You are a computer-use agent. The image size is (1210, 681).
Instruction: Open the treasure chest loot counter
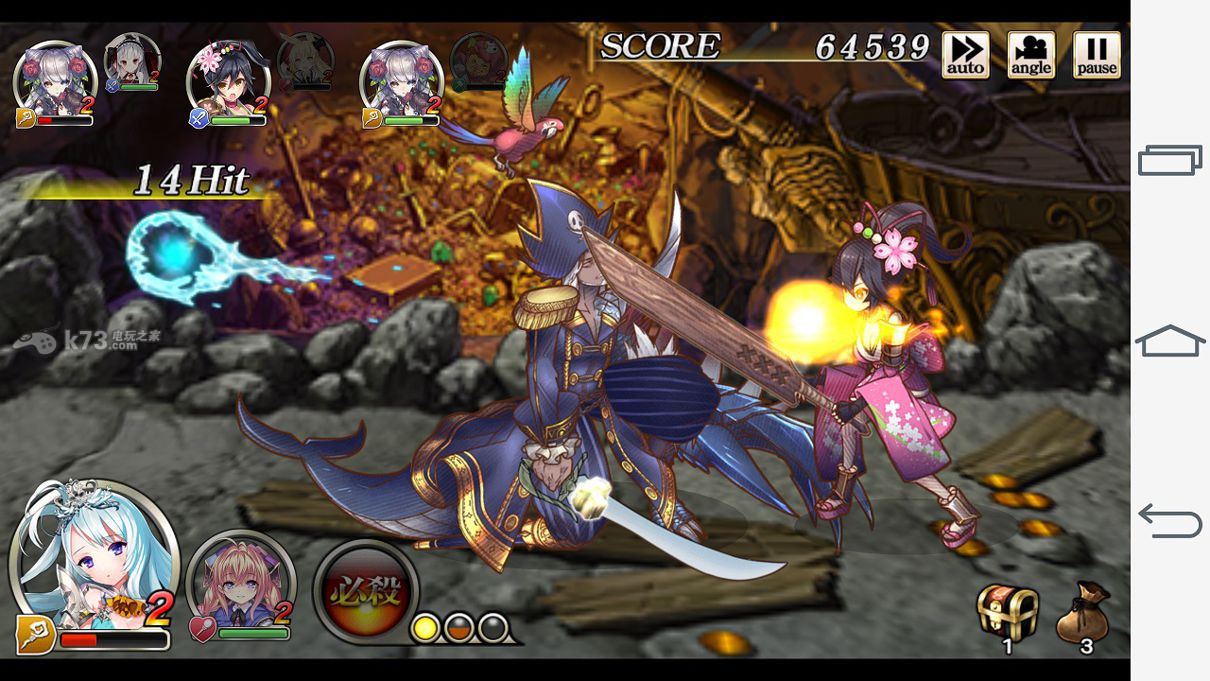[1007, 612]
